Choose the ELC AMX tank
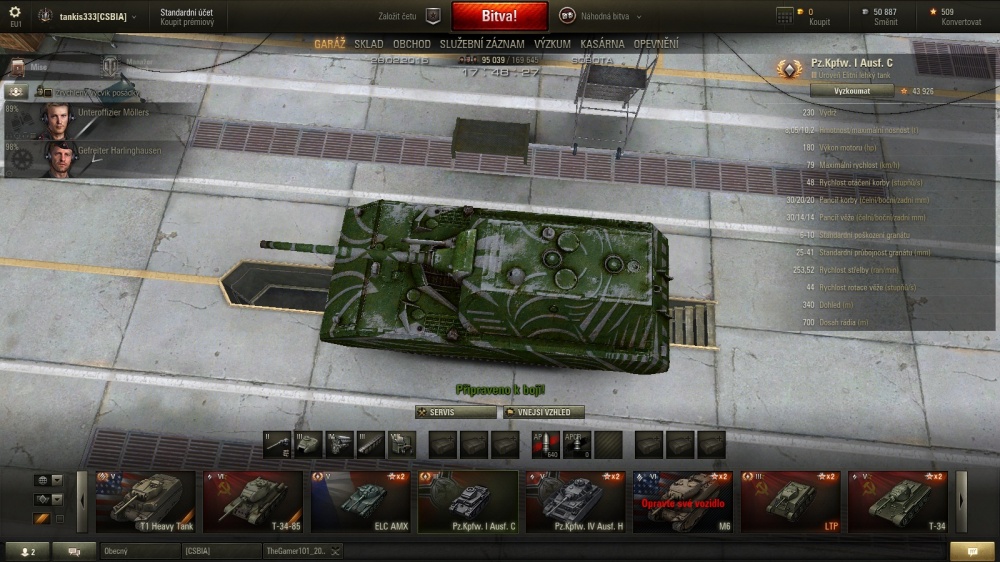The width and height of the screenshot is (1000, 562). pyautogui.click(x=360, y=501)
